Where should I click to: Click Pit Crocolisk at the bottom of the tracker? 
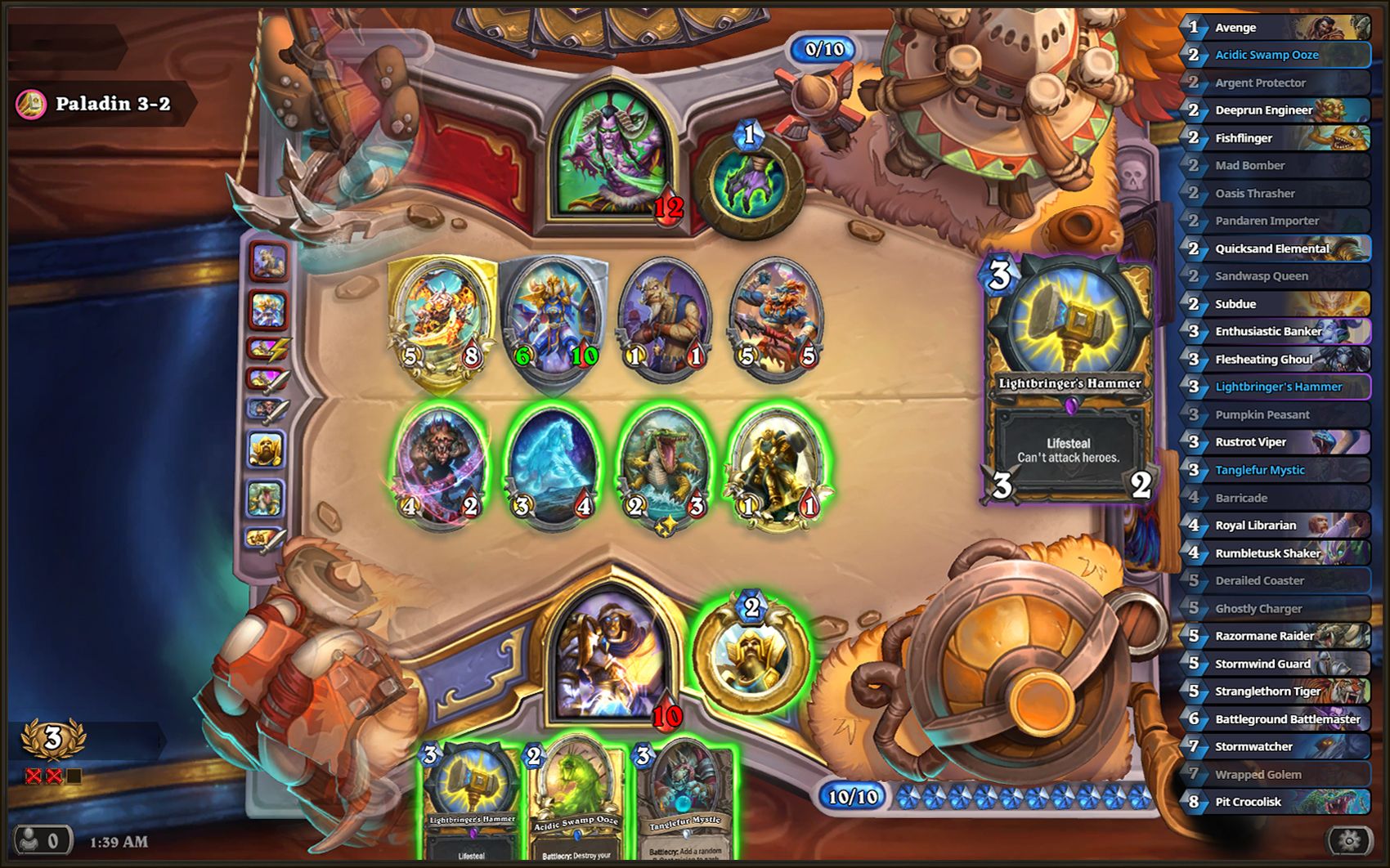tap(1276, 802)
